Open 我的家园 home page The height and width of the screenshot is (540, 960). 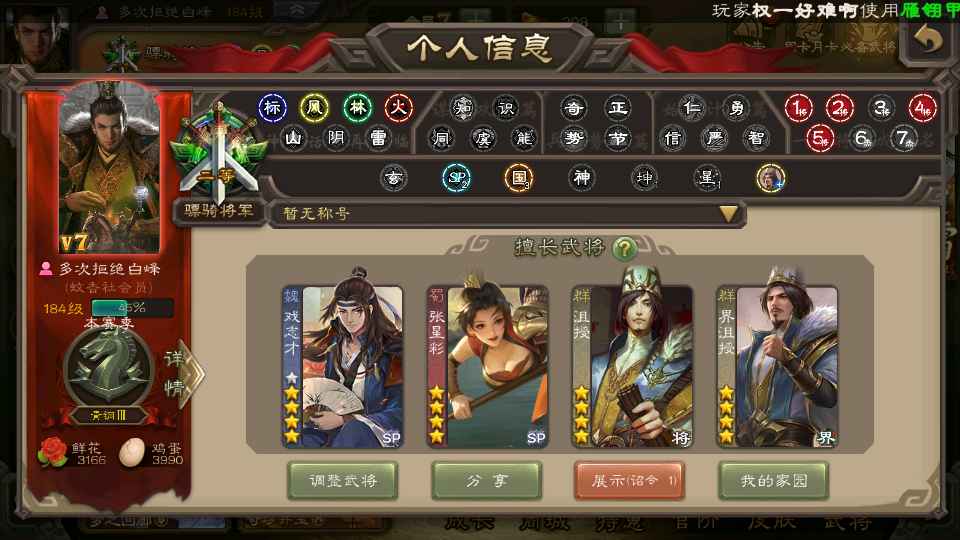tap(774, 481)
